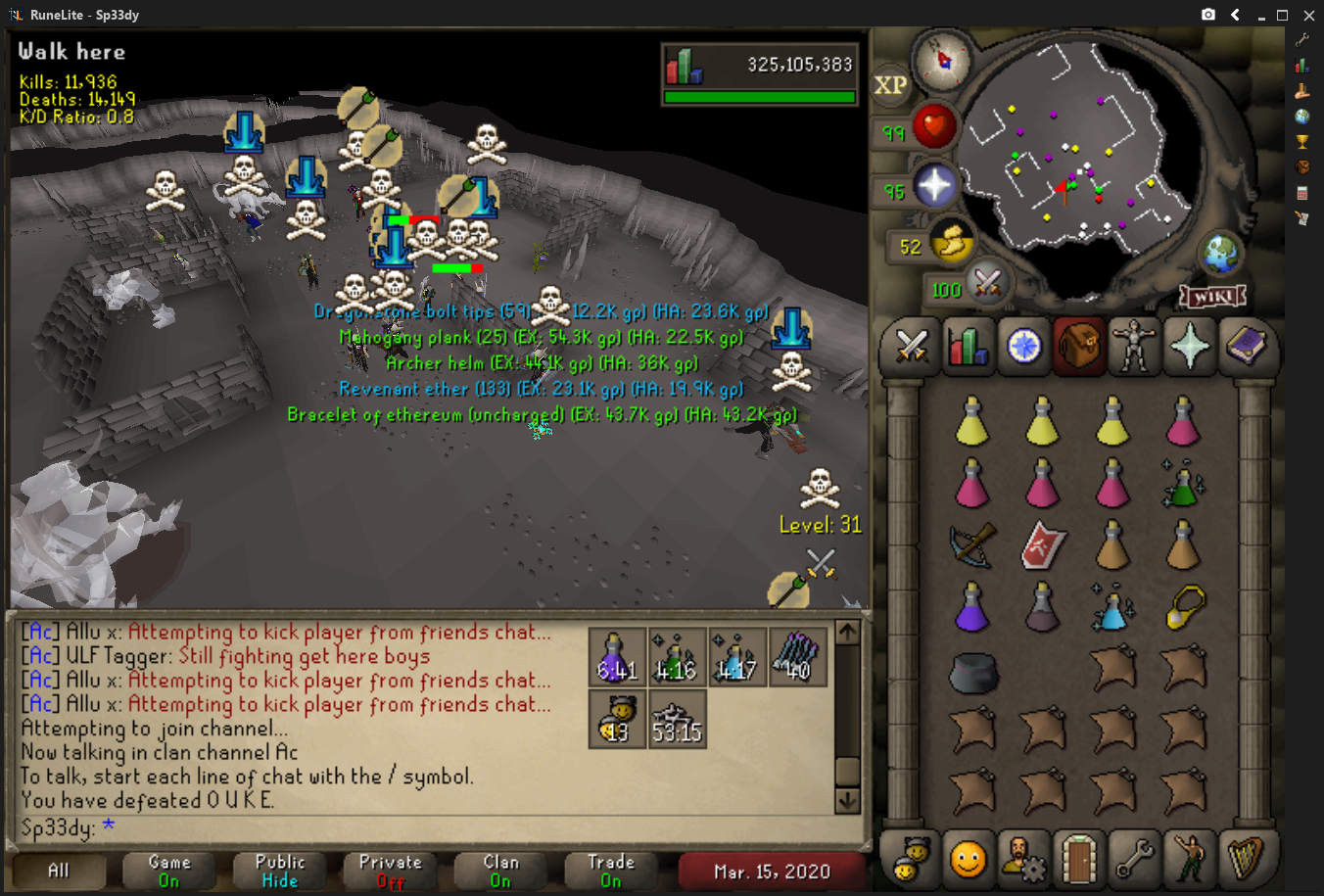Click the red teleport tablet item
Image resolution: width=1324 pixels, height=896 pixels.
tap(1042, 545)
